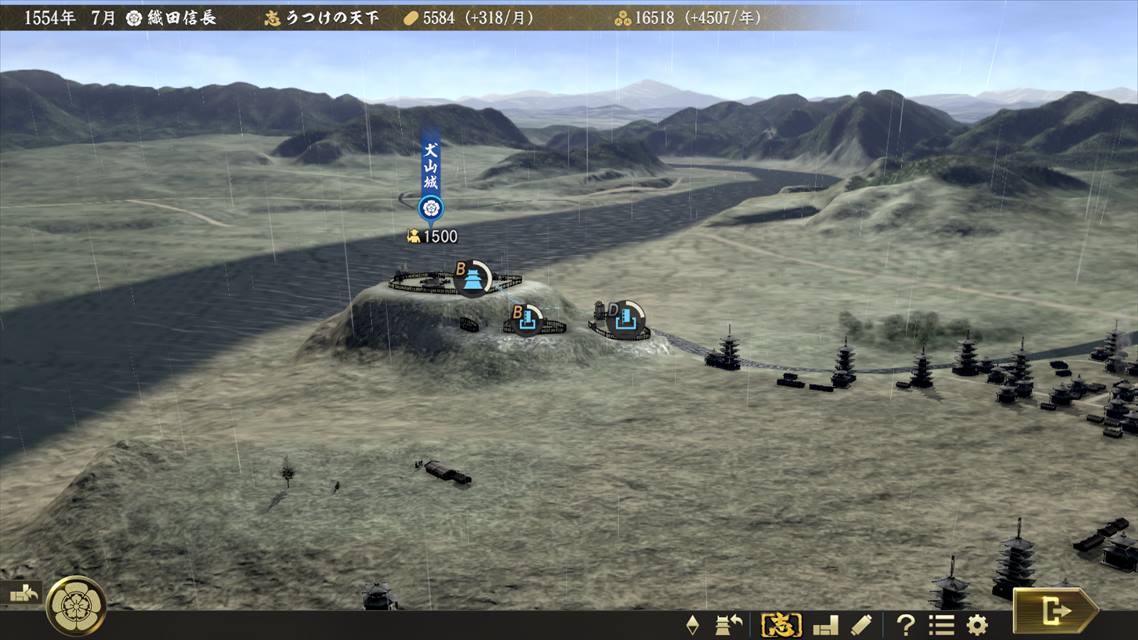Screen dimensions: 1138x640
Task: Click the building return icon beside crest
Action: (x=22, y=593)
